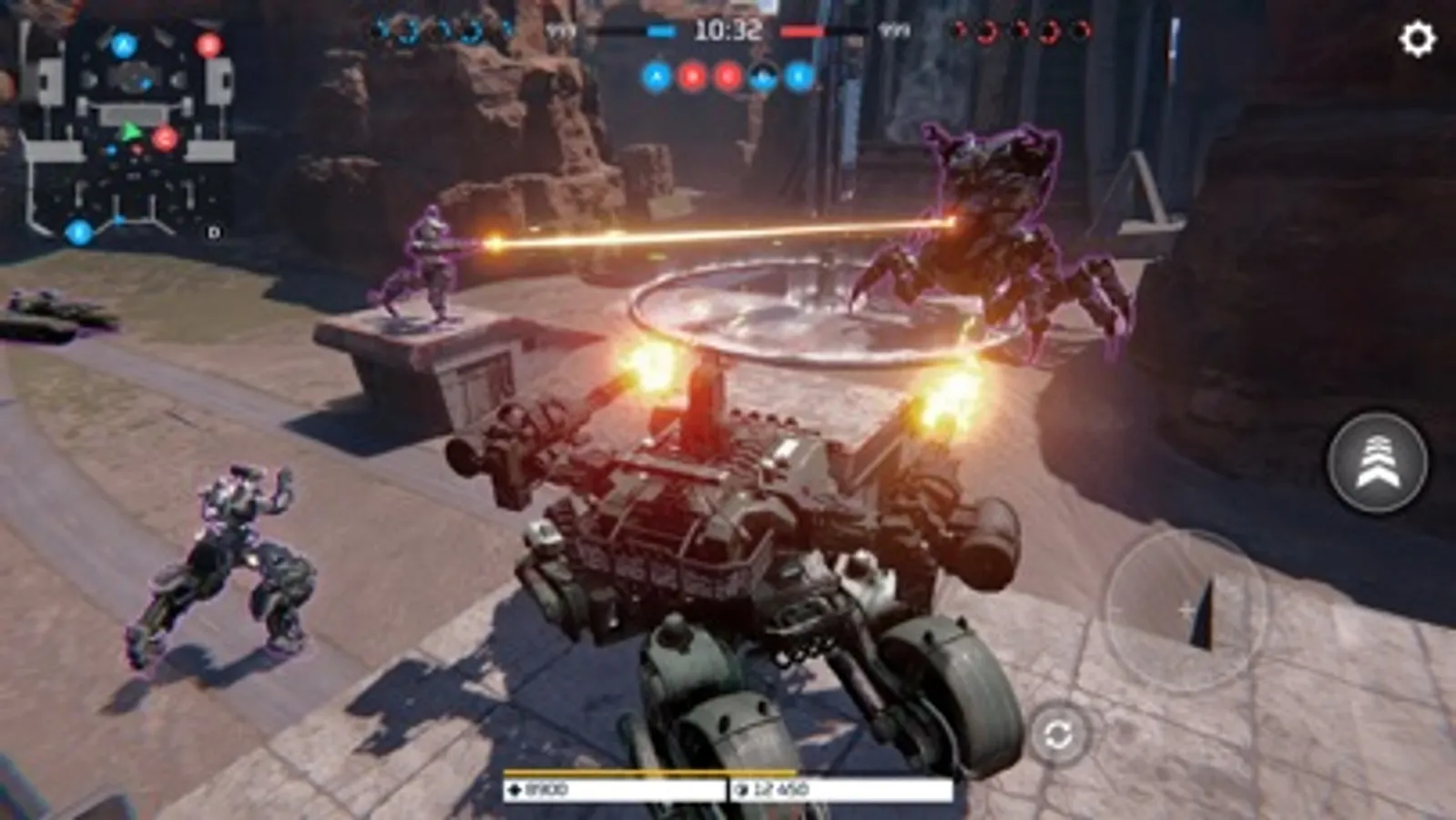Open the settings gear menu
1456x820 pixels.
point(1420,36)
